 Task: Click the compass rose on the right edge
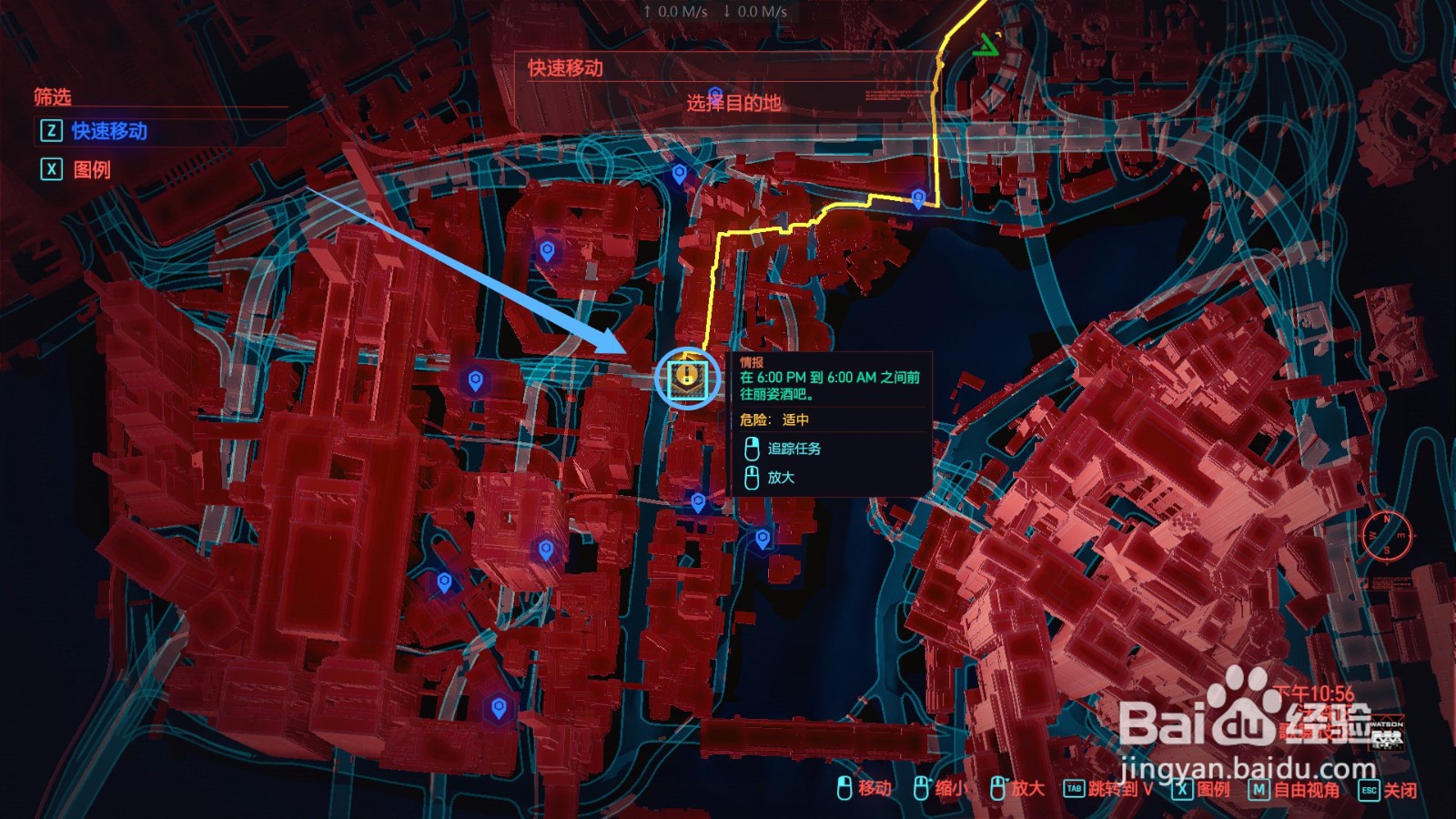point(1388,537)
